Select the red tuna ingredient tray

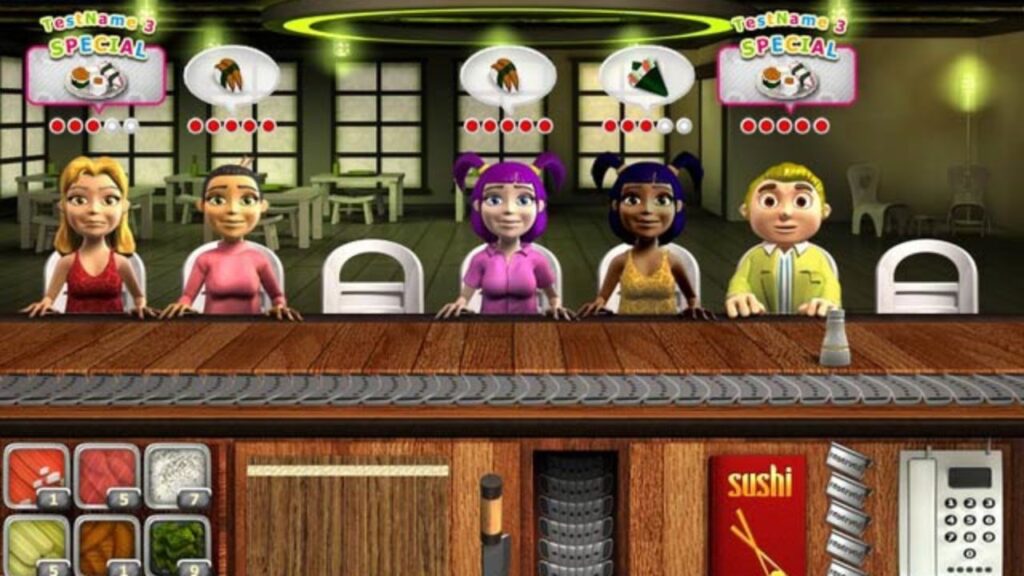106,474
